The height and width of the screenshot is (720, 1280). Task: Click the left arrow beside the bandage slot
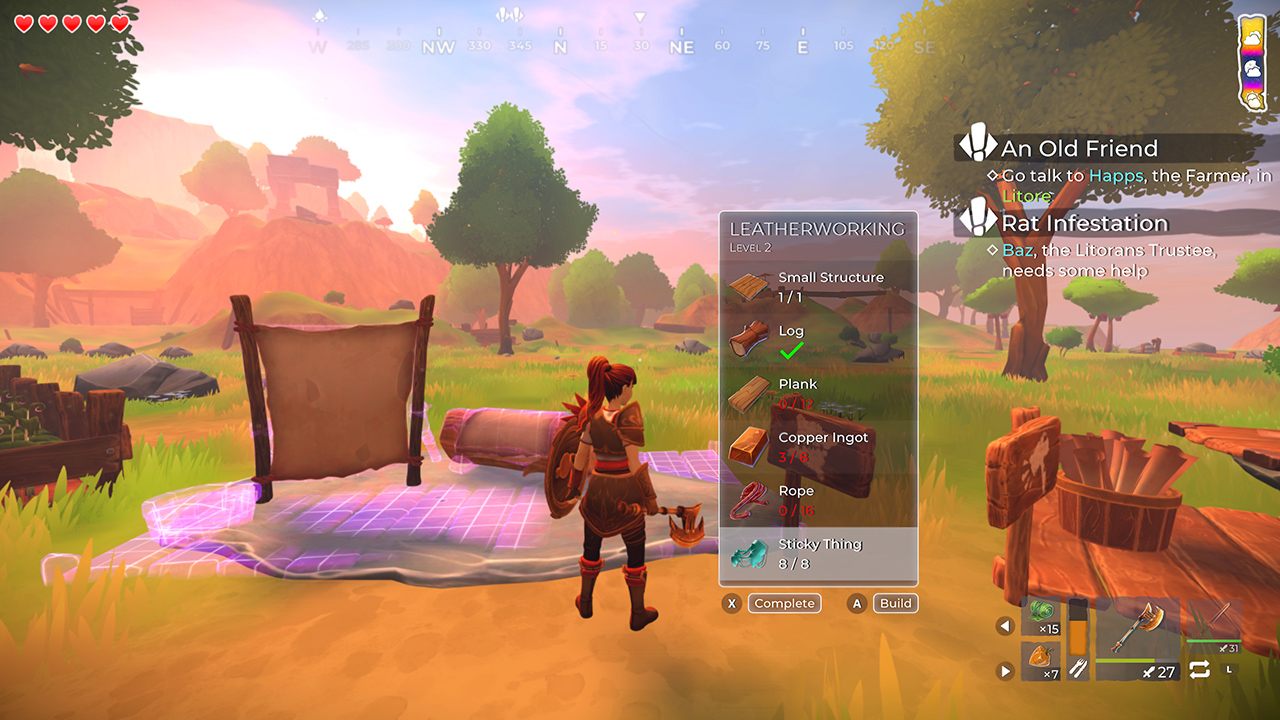pos(1005,626)
